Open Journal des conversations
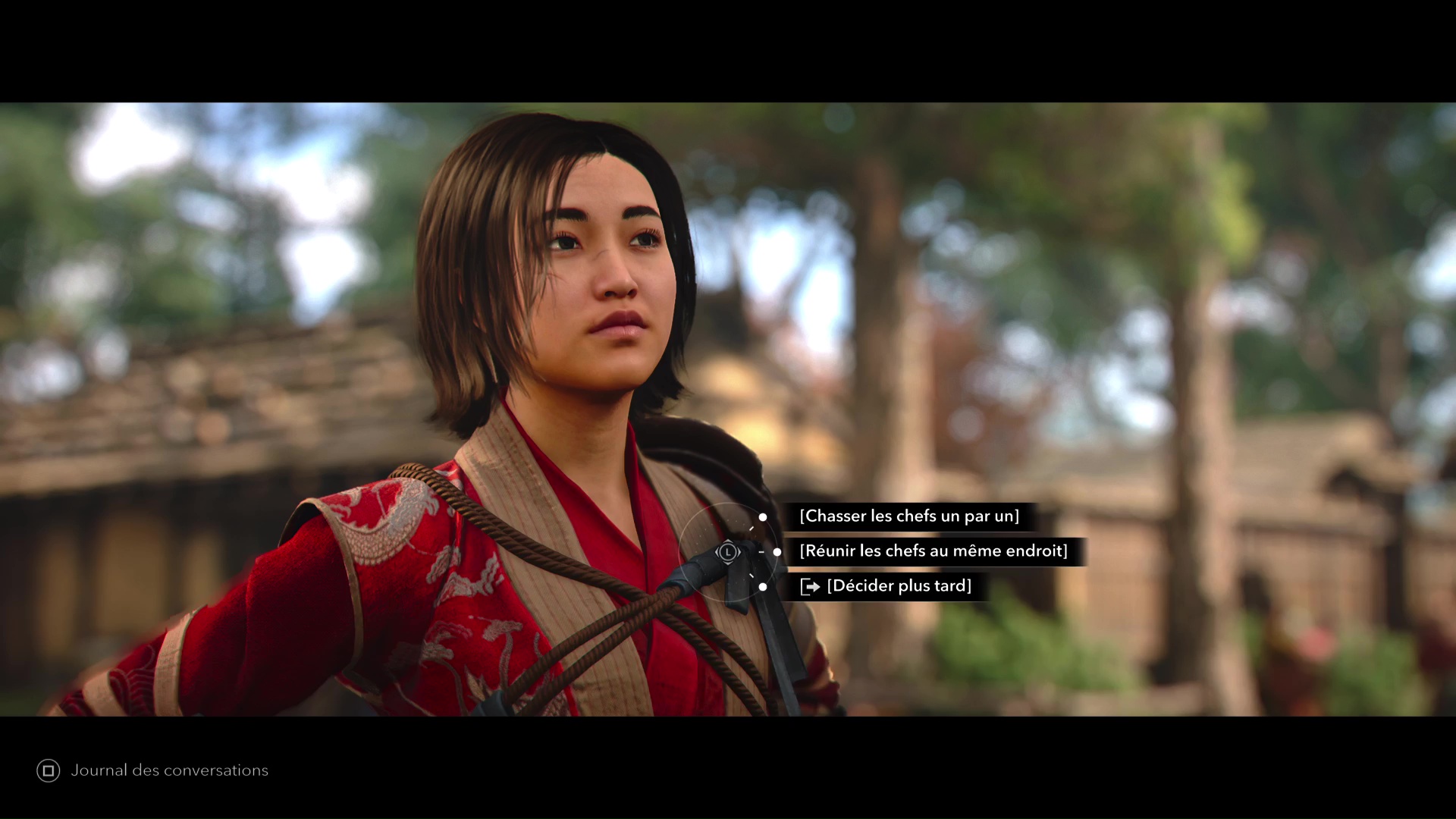1456x819 pixels. click(169, 770)
